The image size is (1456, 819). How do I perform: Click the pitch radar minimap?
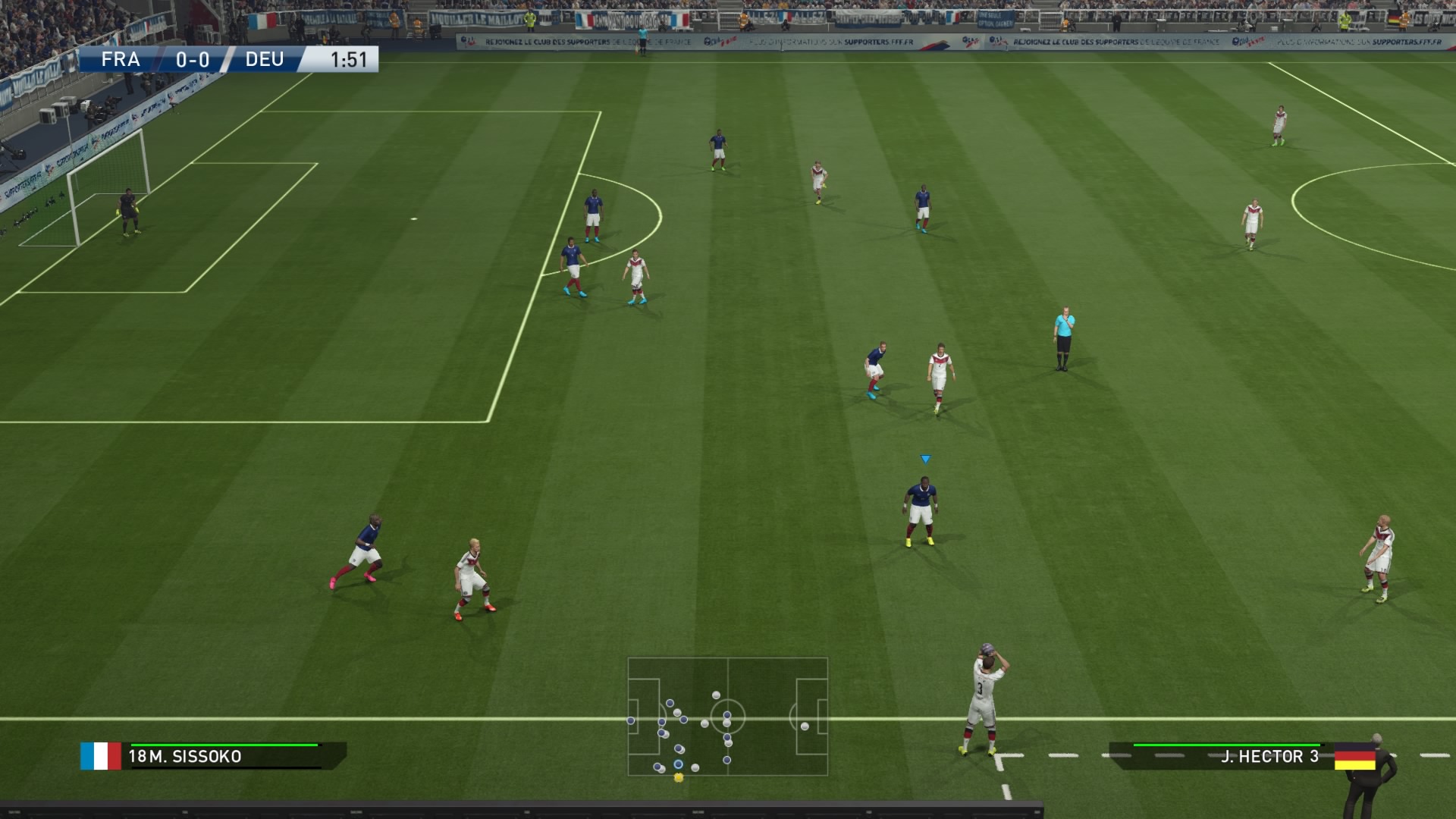727,717
